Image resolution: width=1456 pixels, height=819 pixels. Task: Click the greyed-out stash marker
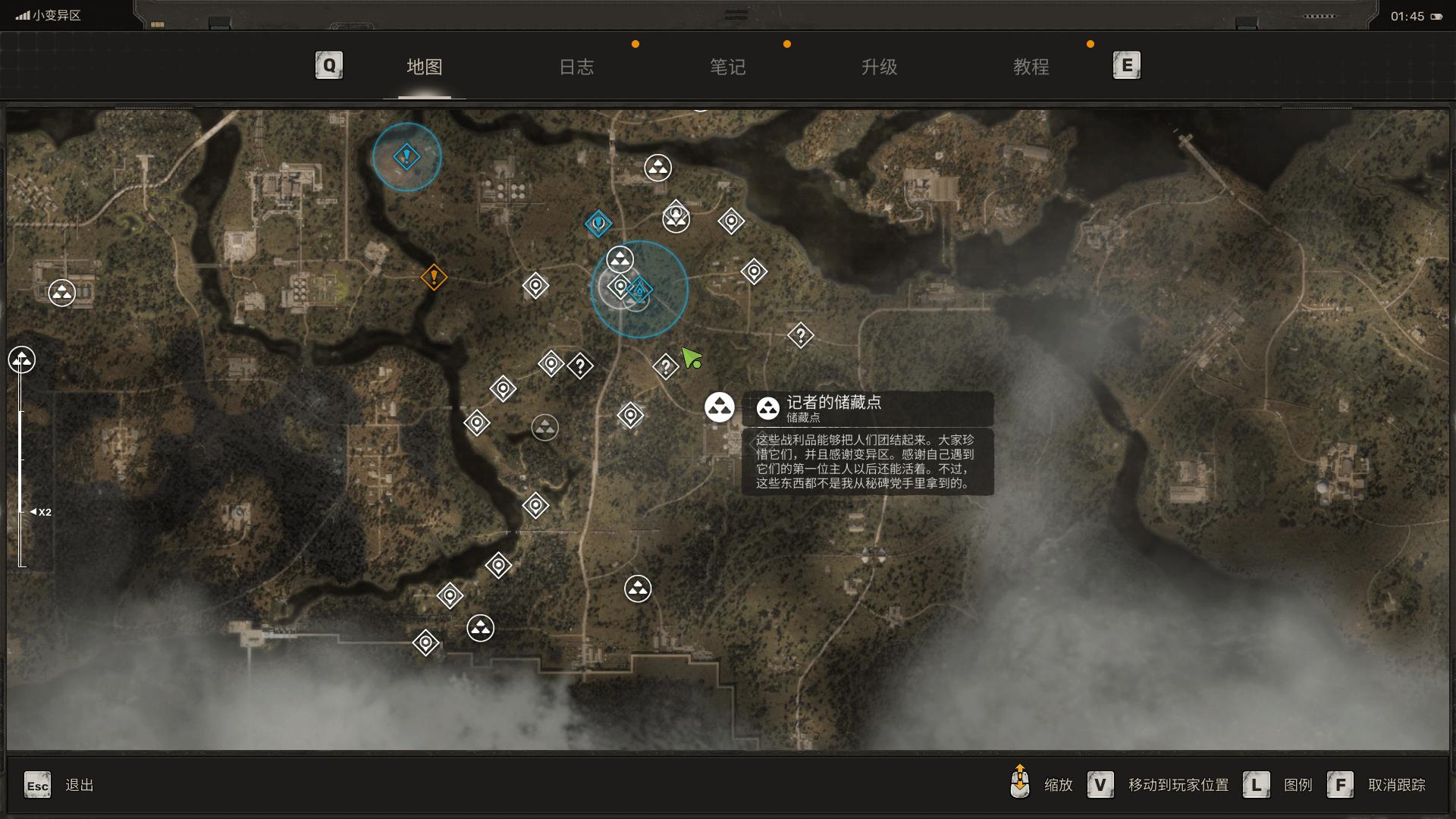[x=544, y=428]
